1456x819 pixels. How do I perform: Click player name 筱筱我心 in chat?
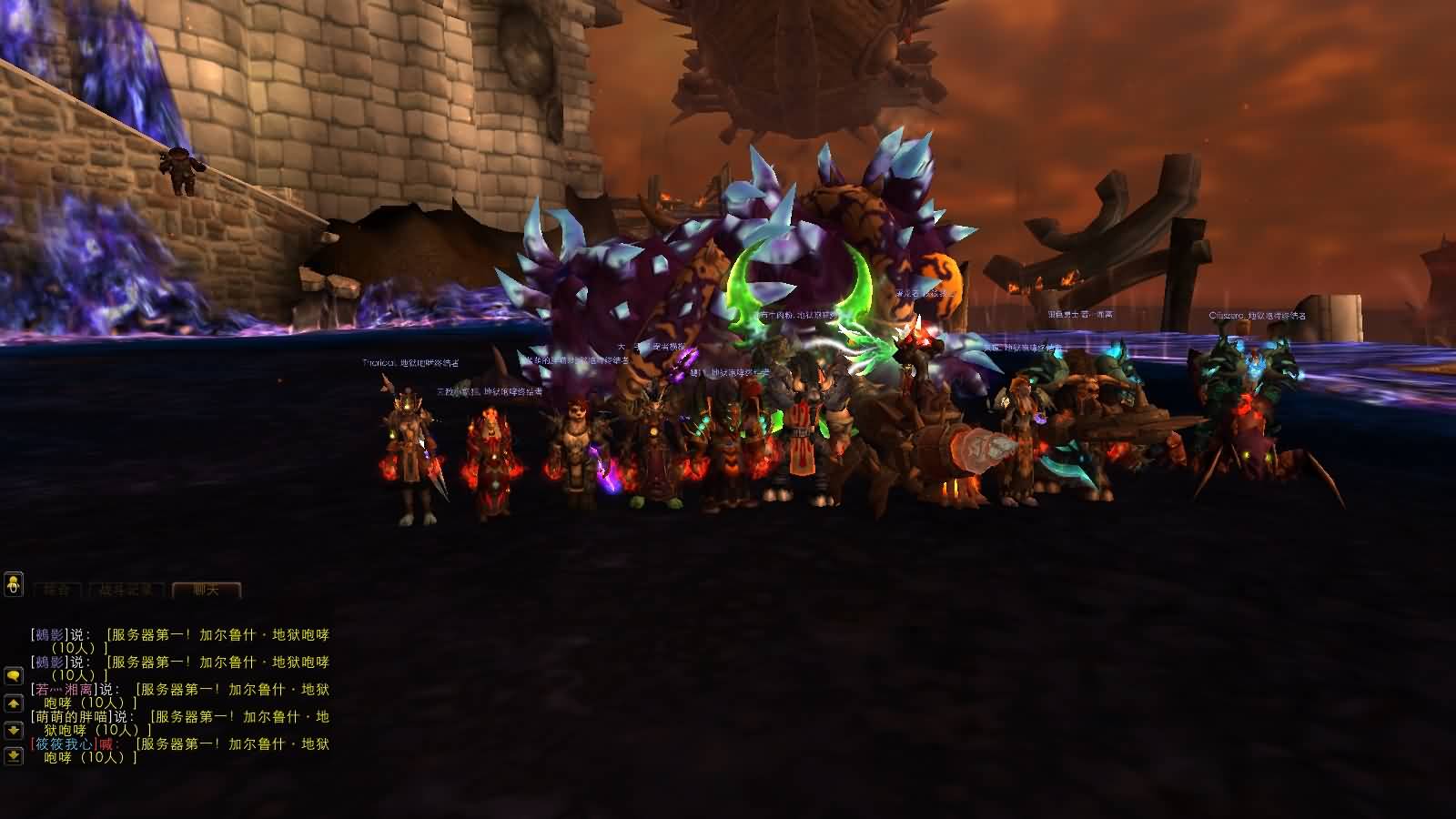click(x=63, y=744)
